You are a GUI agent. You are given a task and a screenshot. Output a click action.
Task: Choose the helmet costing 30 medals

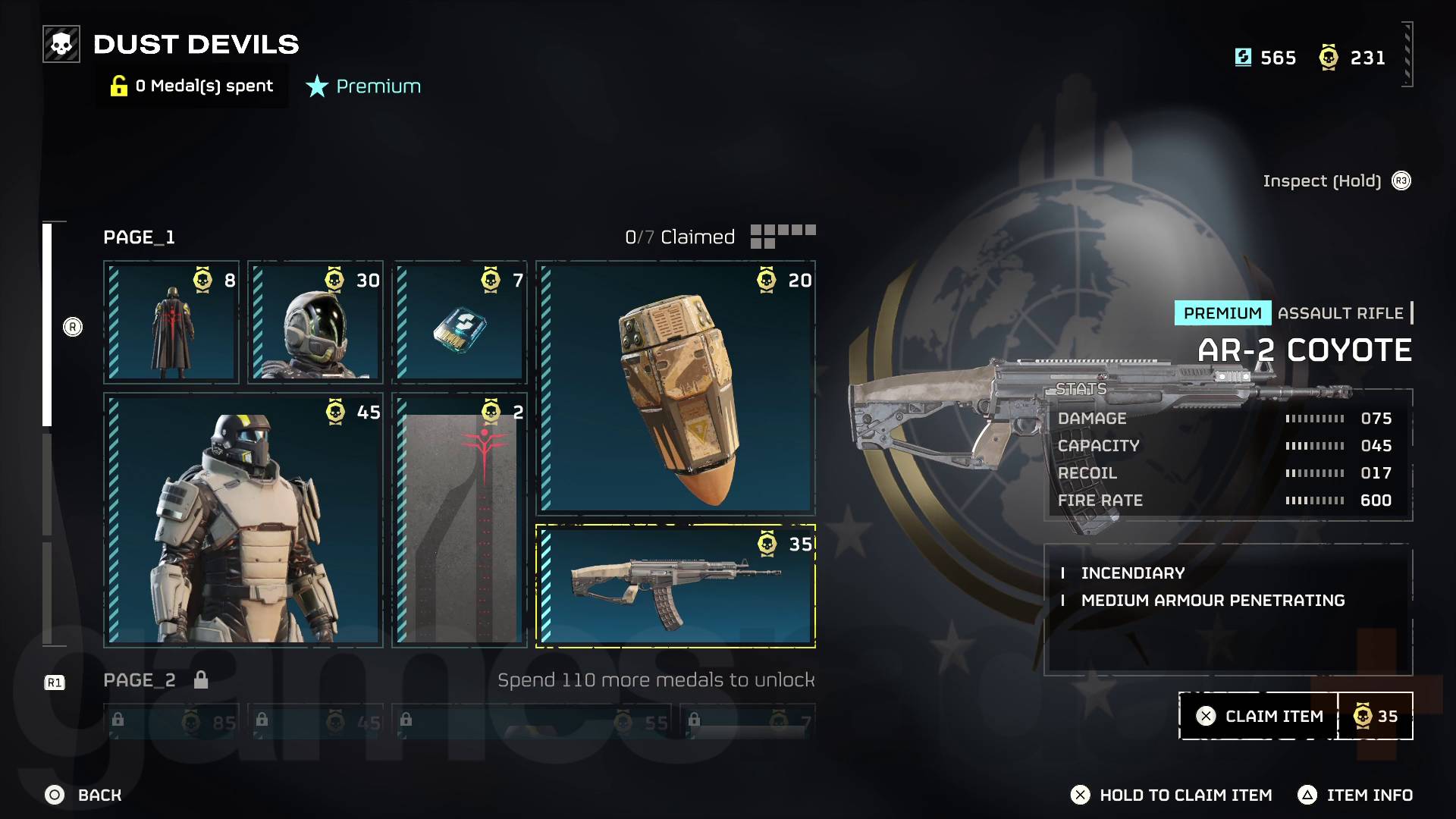[x=315, y=322]
